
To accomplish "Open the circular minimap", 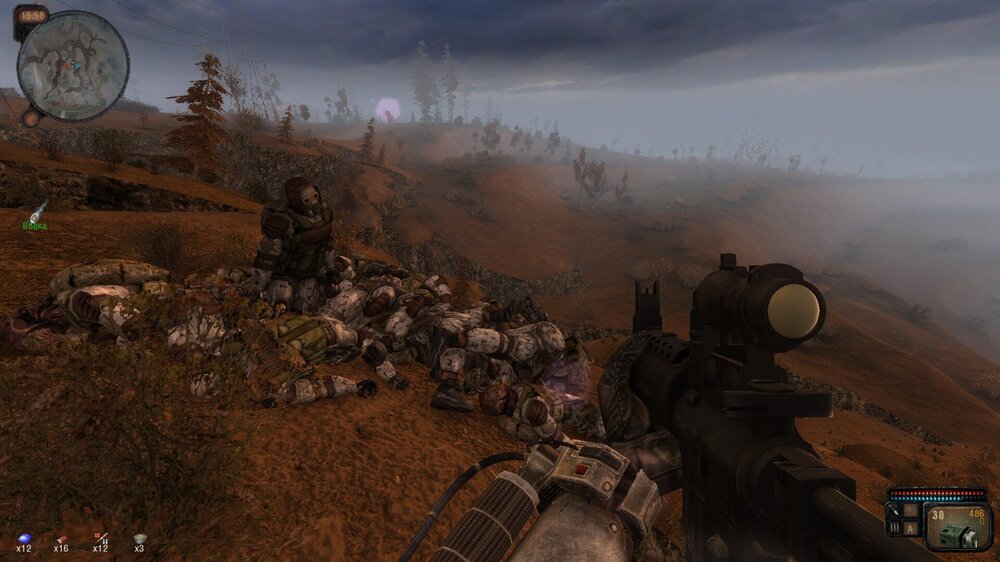I will (x=73, y=66).
